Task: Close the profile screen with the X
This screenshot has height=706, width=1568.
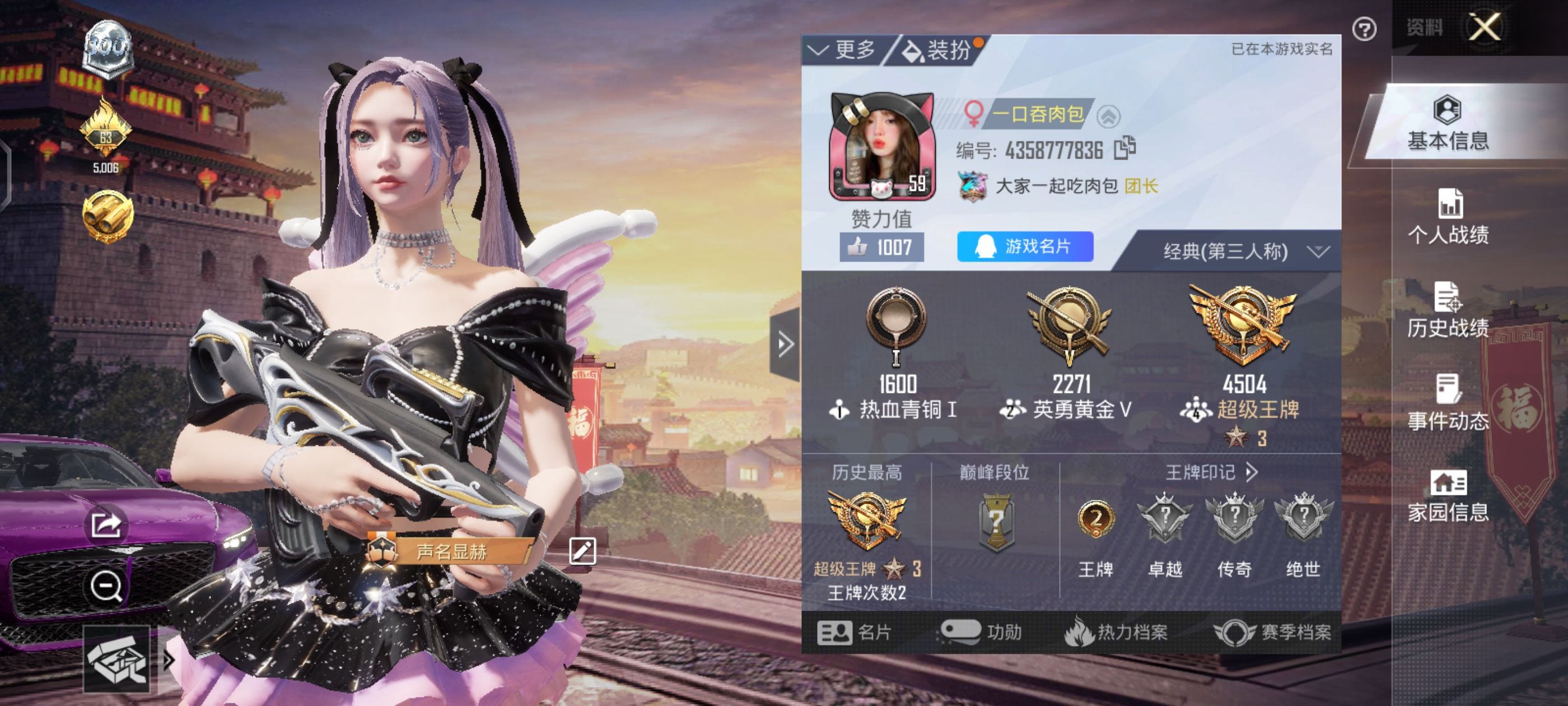Action: point(1485,27)
